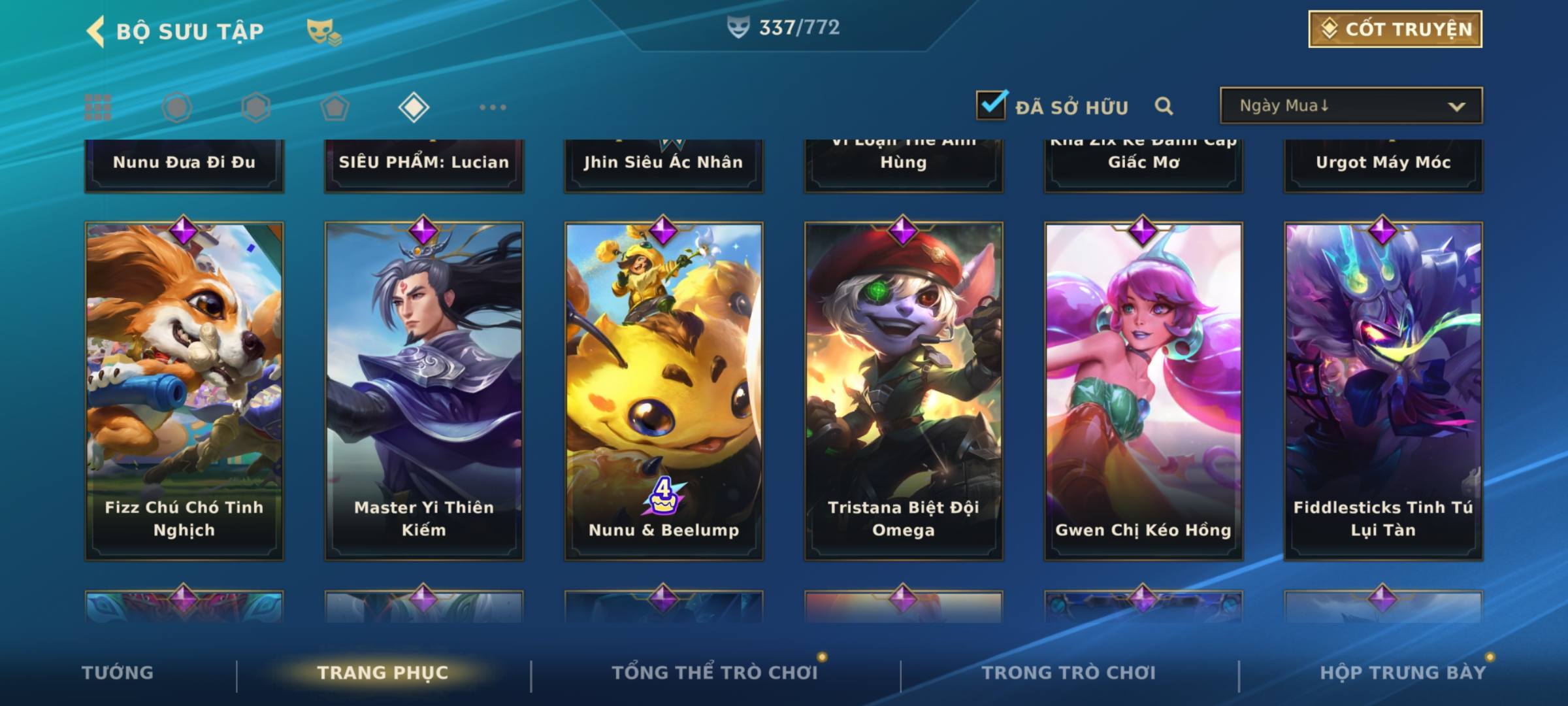The height and width of the screenshot is (706, 1568).
Task: Open the Trong Trò Chơi tab
Action: pos(1069,673)
